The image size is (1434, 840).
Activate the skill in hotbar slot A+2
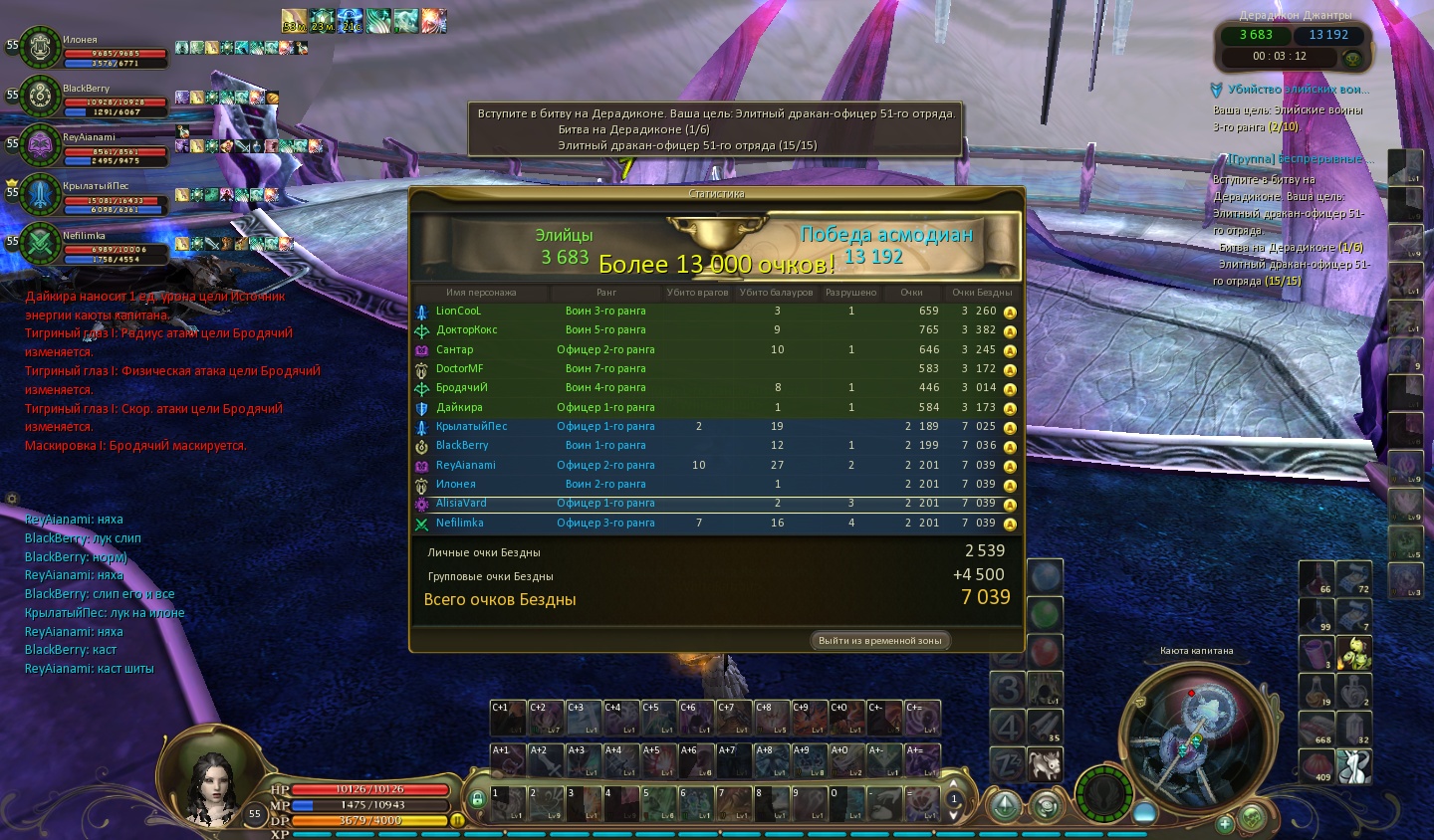[x=545, y=760]
